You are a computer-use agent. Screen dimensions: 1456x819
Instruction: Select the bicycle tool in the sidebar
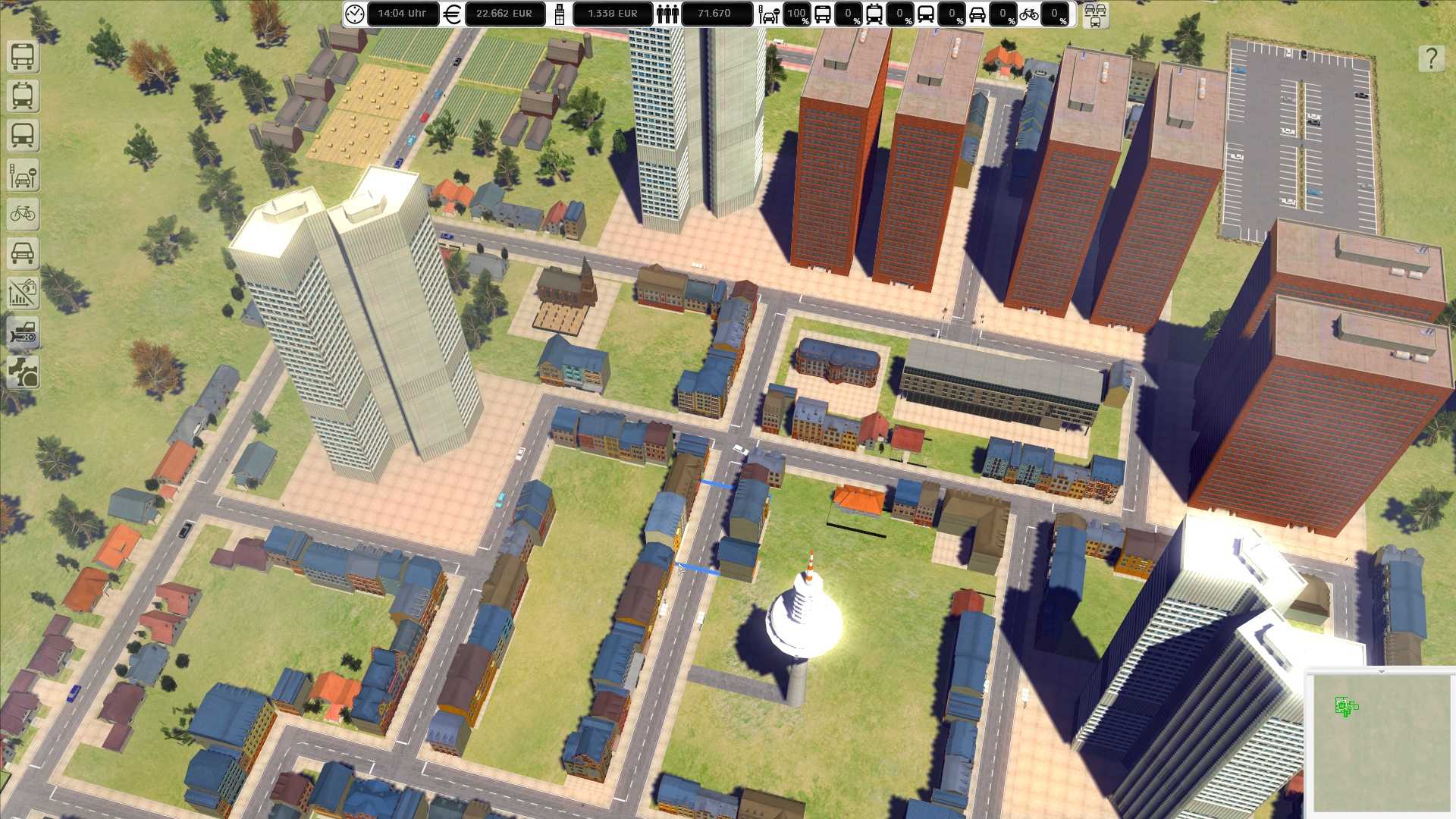click(23, 215)
